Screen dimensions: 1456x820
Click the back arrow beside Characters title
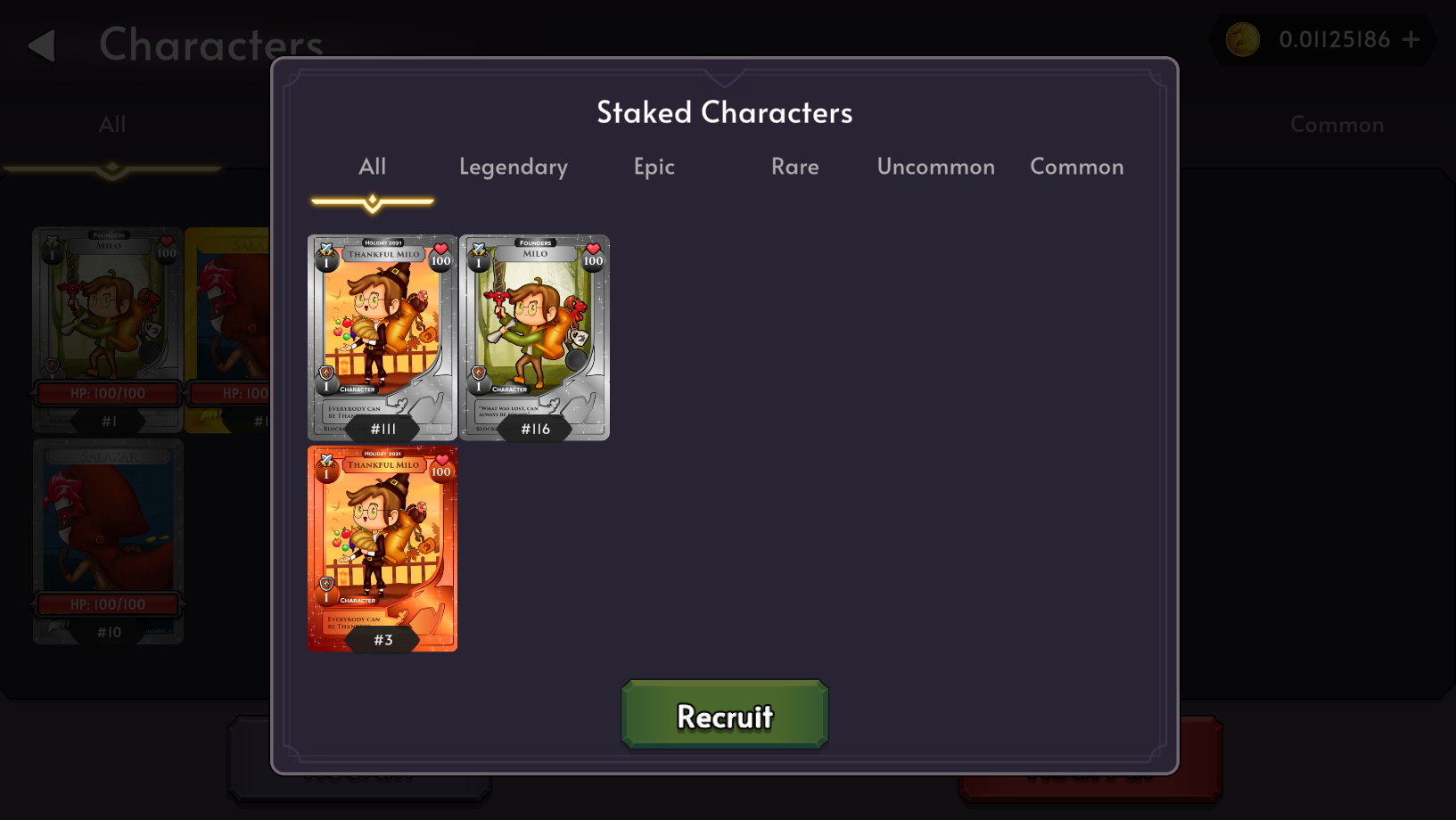(40, 45)
